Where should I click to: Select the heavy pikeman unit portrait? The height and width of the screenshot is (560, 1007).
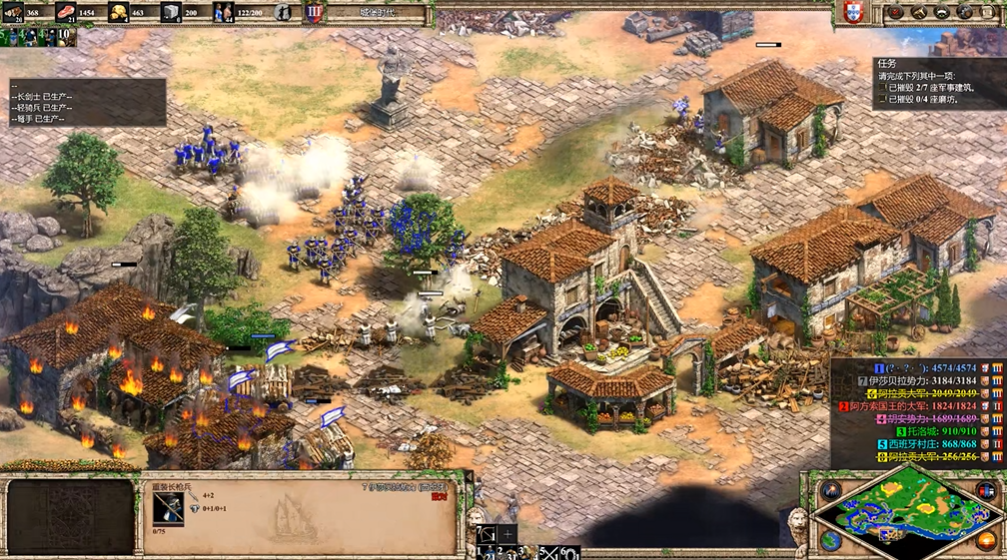tap(168, 507)
